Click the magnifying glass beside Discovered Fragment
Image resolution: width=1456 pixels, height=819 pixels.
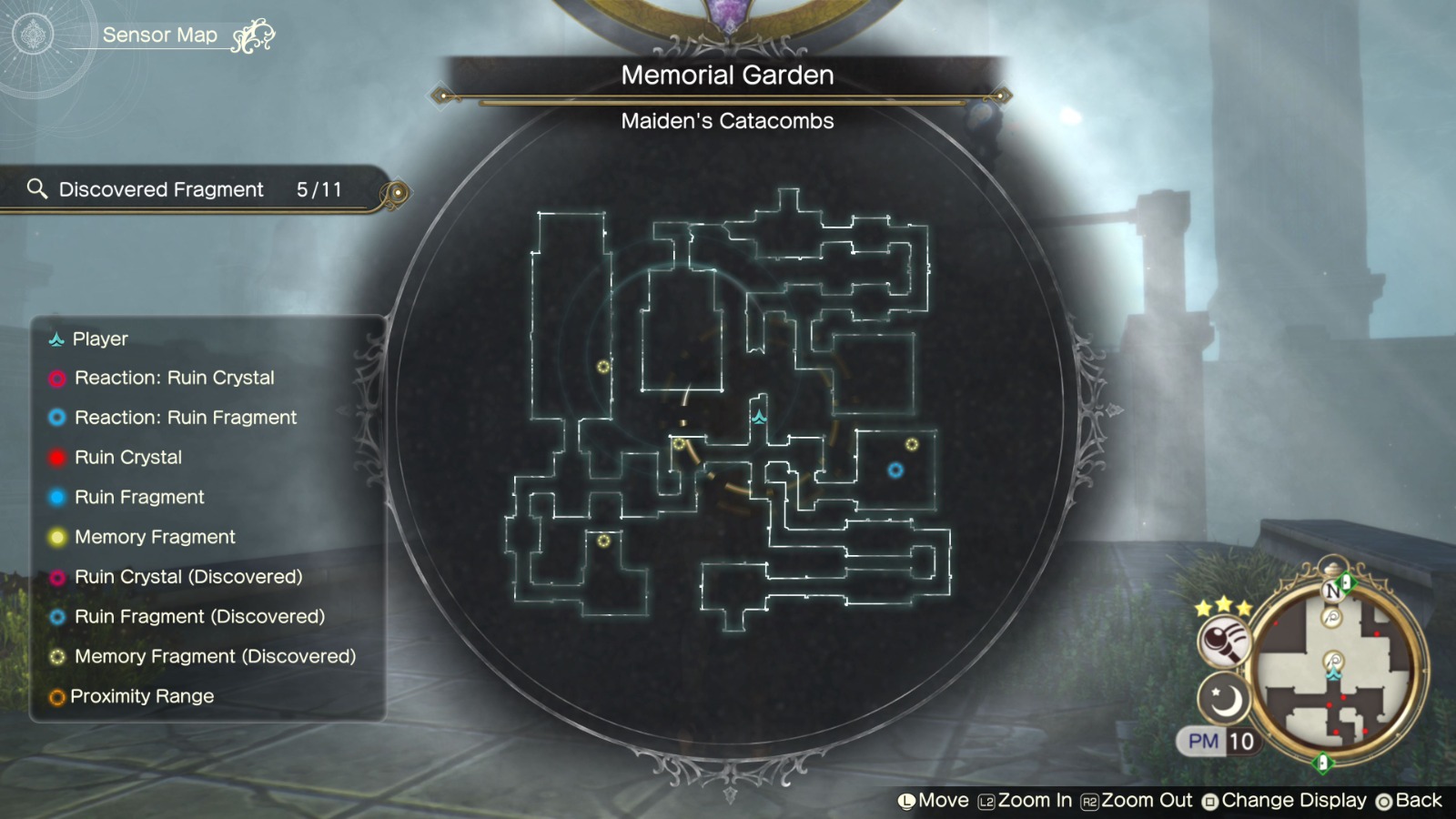coord(36,188)
